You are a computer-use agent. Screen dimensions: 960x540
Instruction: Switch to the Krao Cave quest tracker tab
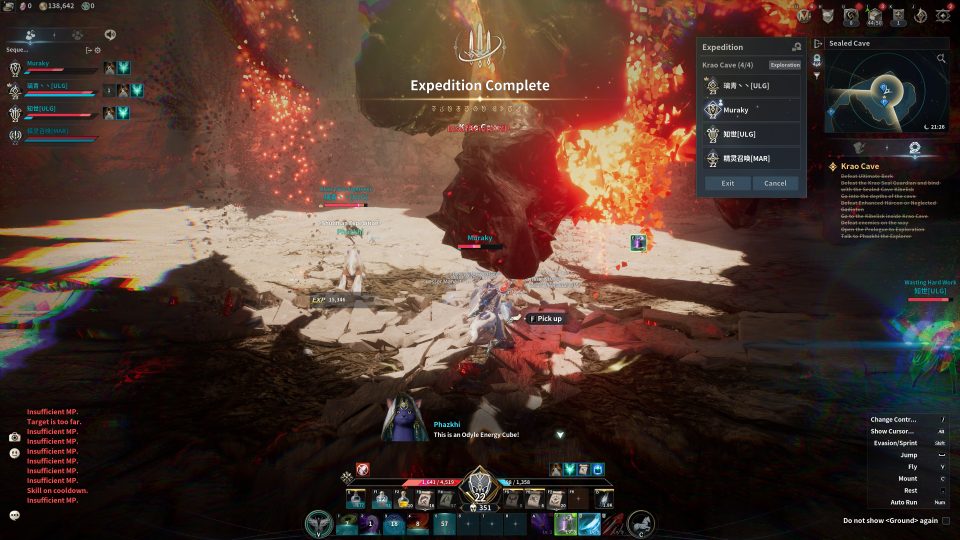(x=914, y=148)
